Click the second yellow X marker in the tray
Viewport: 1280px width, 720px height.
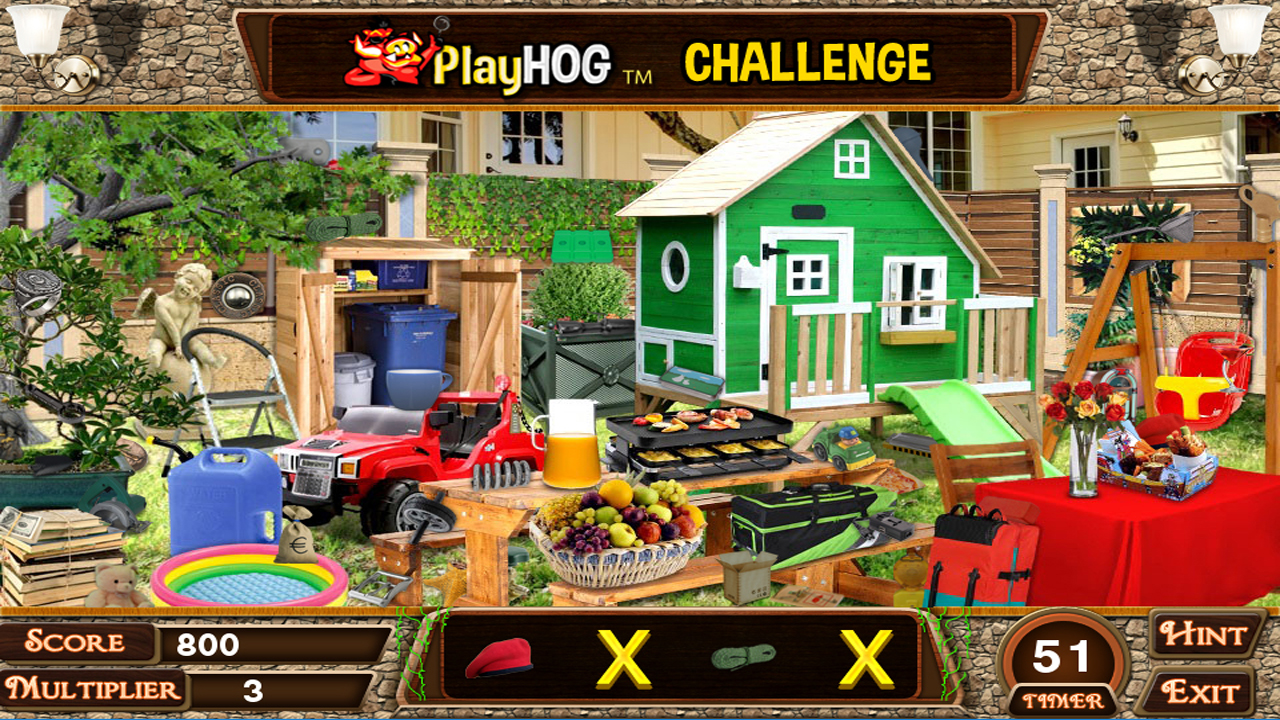point(868,659)
